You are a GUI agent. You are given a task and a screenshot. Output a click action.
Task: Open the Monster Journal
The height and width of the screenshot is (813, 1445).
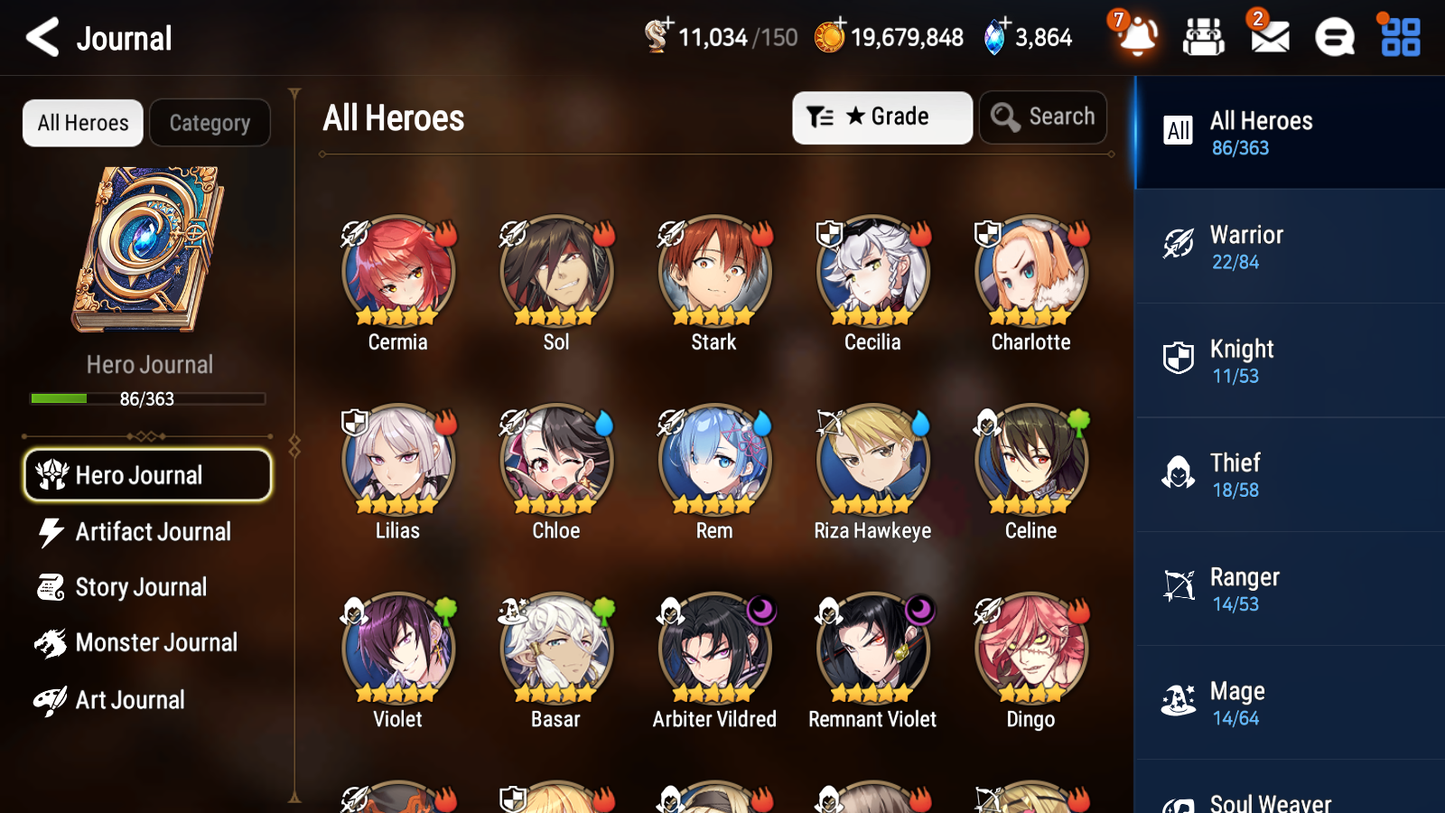(x=157, y=643)
